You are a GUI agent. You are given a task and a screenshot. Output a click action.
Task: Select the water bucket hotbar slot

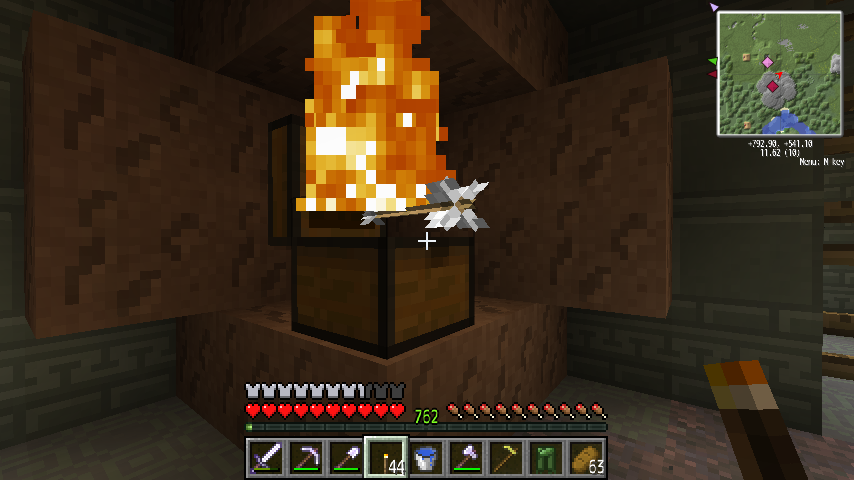point(426,458)
